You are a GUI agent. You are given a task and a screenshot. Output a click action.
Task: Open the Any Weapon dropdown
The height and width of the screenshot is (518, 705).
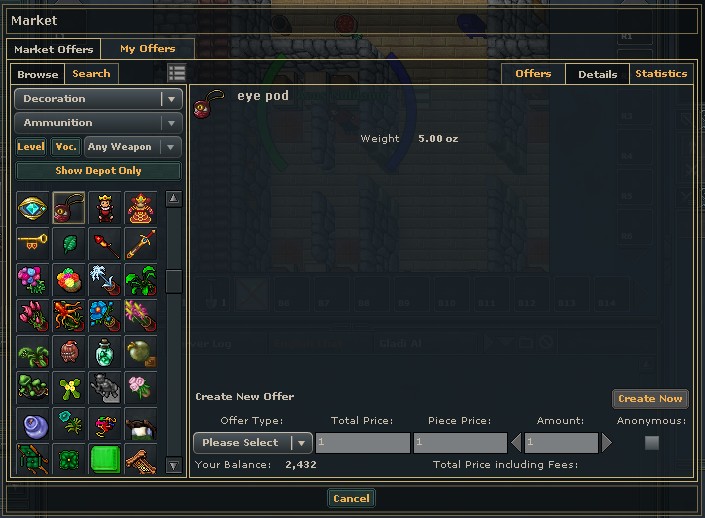click(x=132, y=147)
